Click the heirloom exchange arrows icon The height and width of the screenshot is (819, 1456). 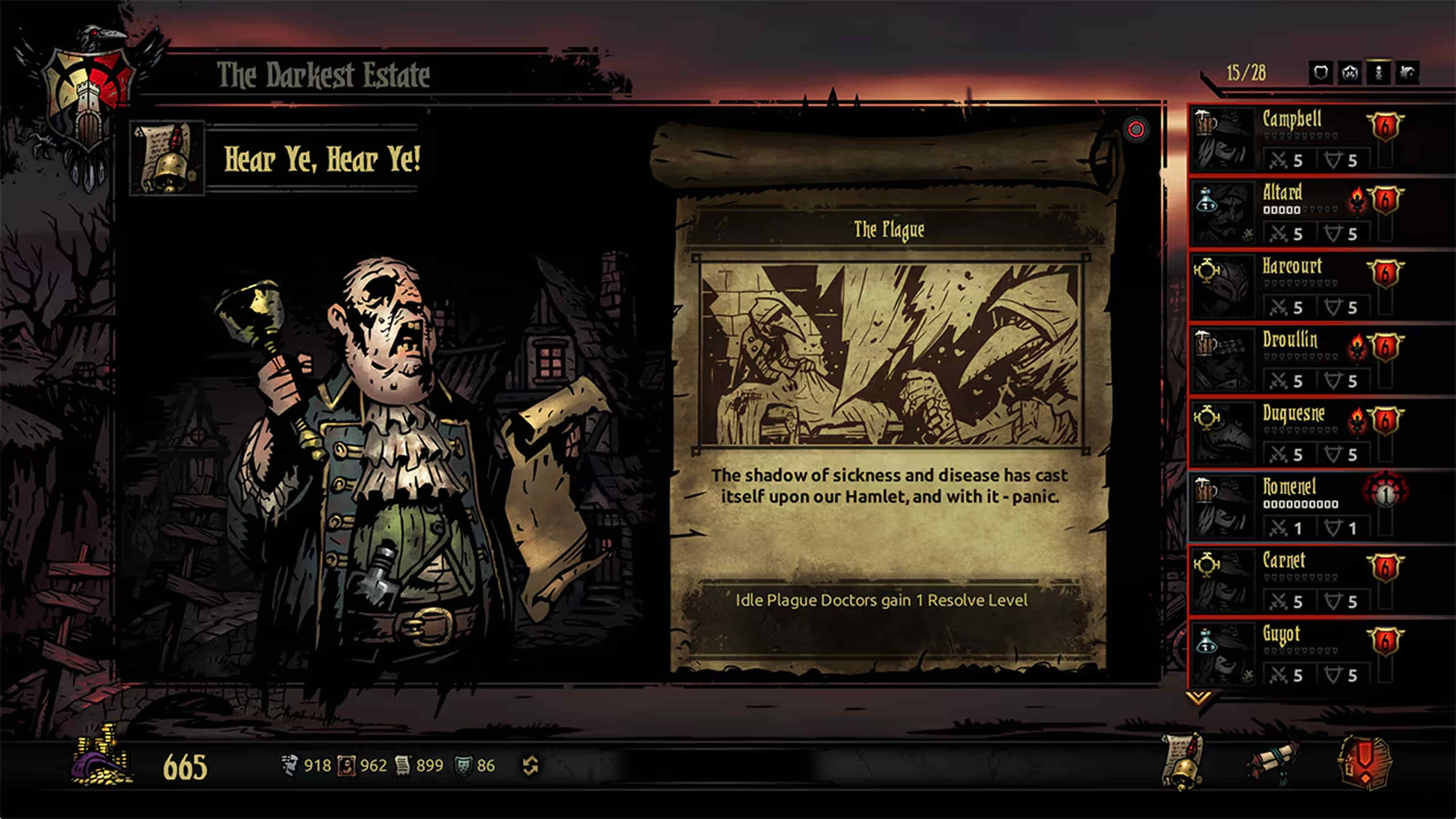tap(530, 766)
